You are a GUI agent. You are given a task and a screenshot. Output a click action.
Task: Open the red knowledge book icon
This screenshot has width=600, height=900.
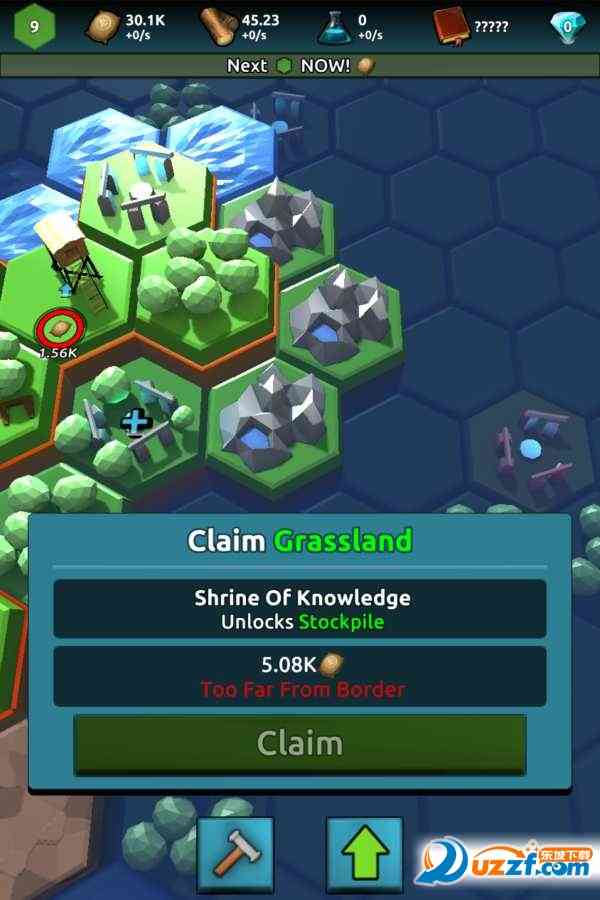(453, 27)
